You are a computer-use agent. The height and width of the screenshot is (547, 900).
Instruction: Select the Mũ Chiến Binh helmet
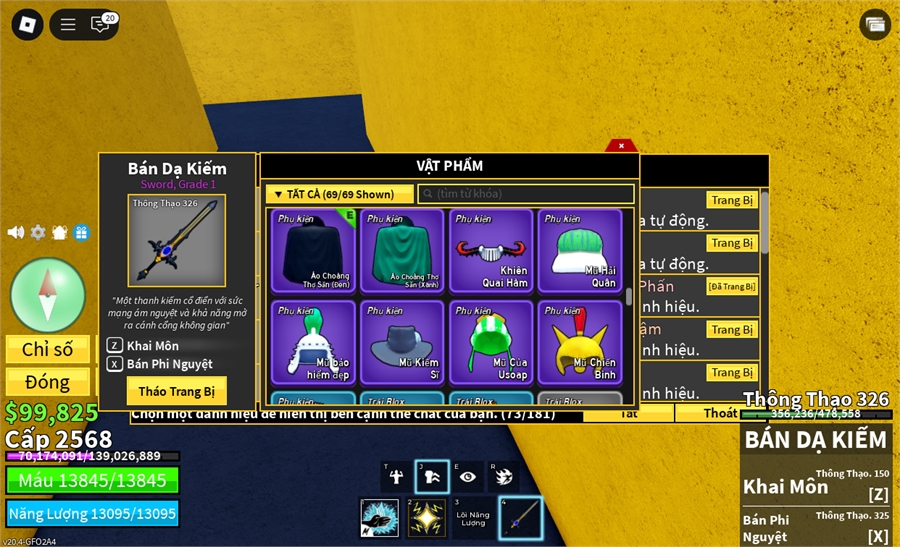click(579, 342)
